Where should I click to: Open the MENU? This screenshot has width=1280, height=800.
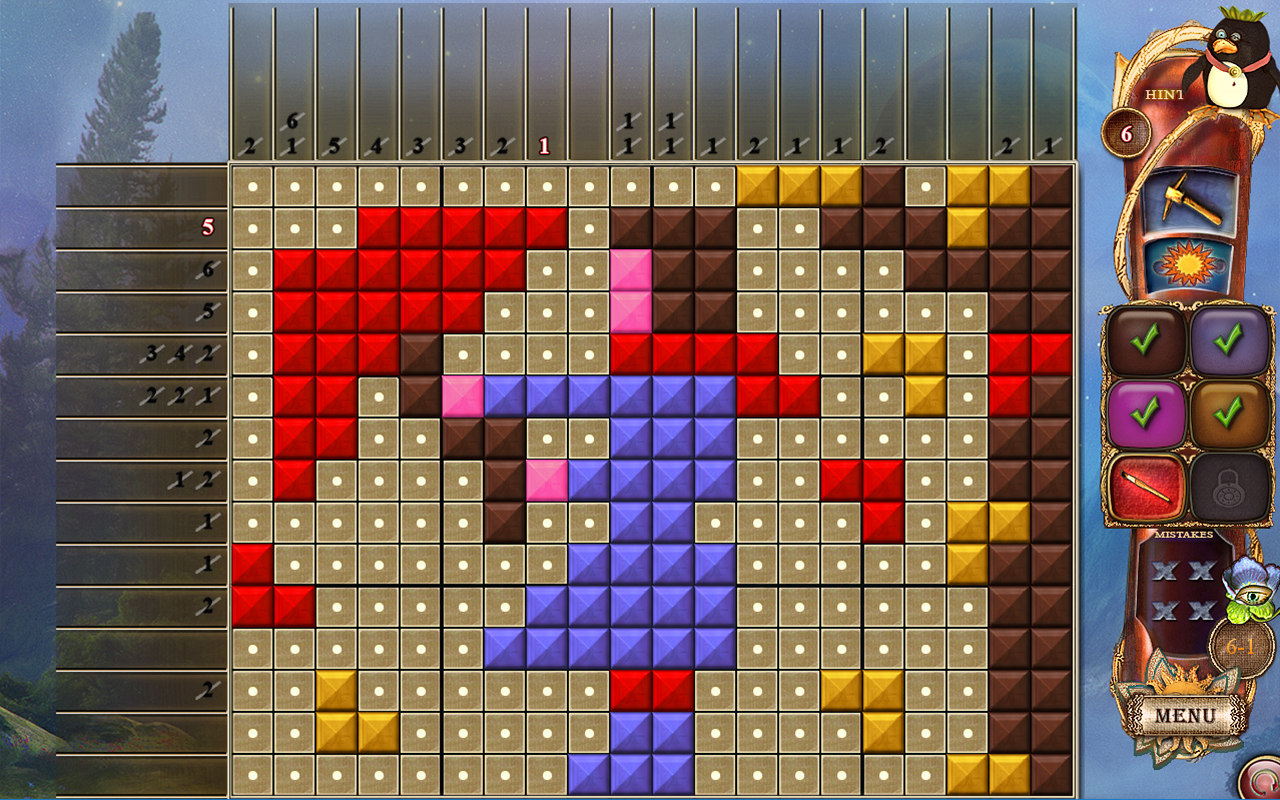1188,717
